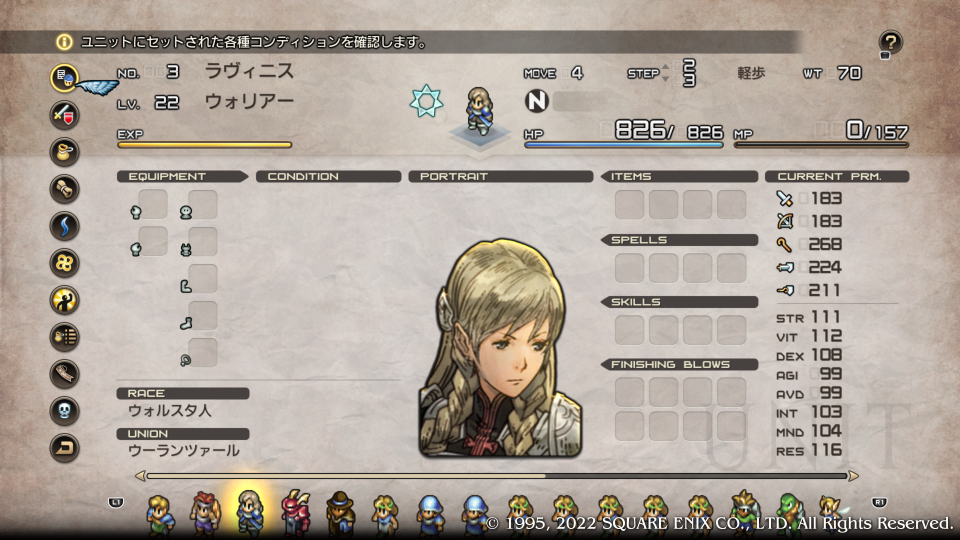Viewport: 960px width, 540px height.
Task: Open the pouch and list icon tab
Action: point(65,336)
